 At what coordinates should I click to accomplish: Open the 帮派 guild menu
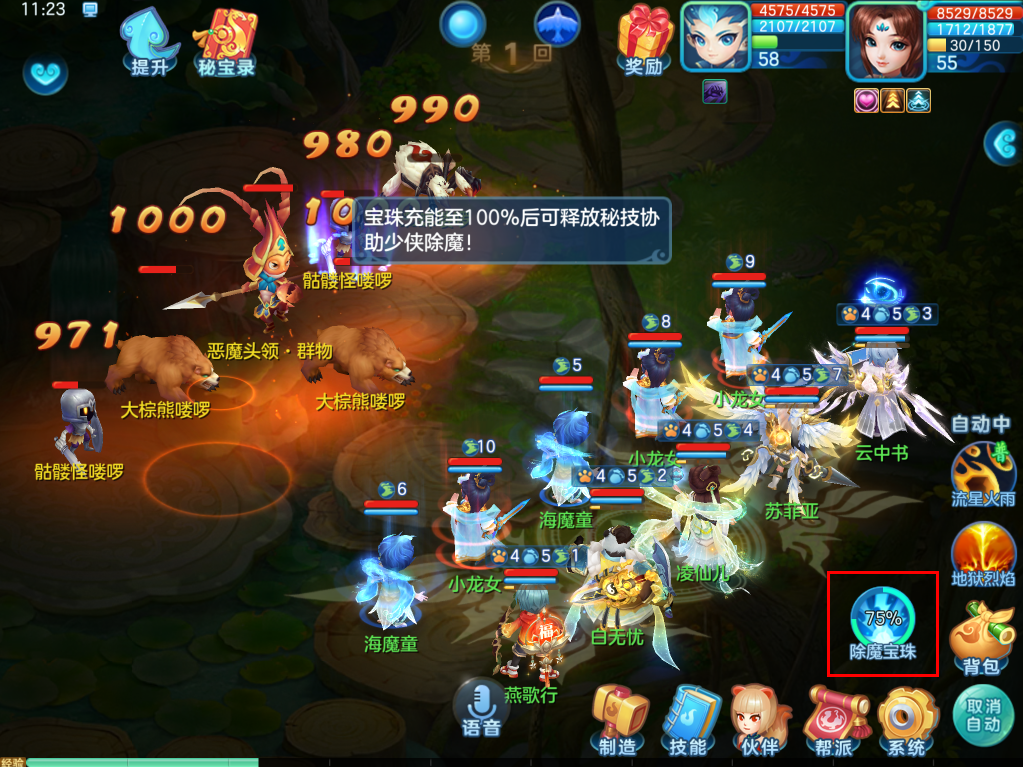click(833, 720)
